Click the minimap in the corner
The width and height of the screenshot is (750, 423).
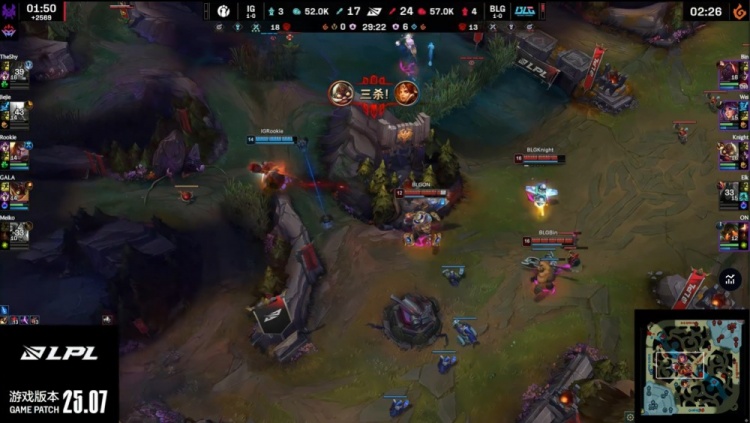[x=691, y=365]
